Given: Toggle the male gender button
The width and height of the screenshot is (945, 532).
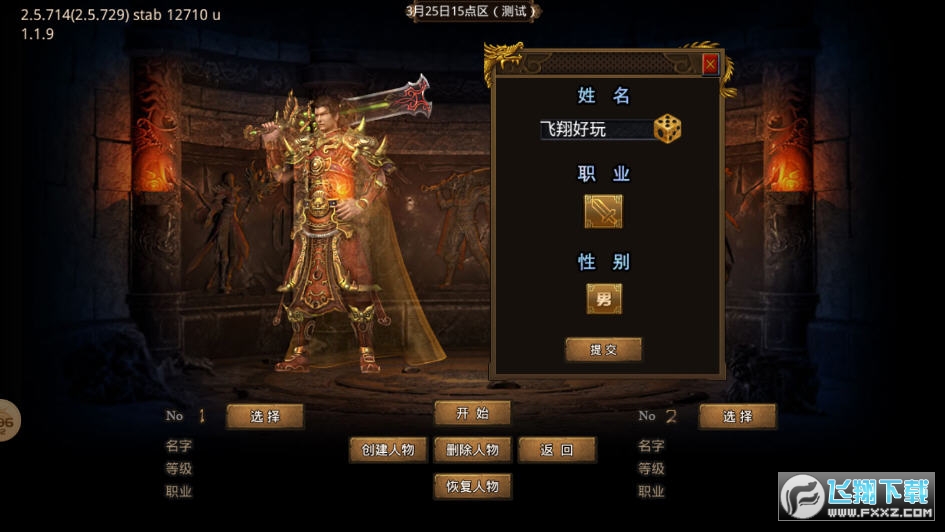Looking at the screenshot, I should pos(603,298).
